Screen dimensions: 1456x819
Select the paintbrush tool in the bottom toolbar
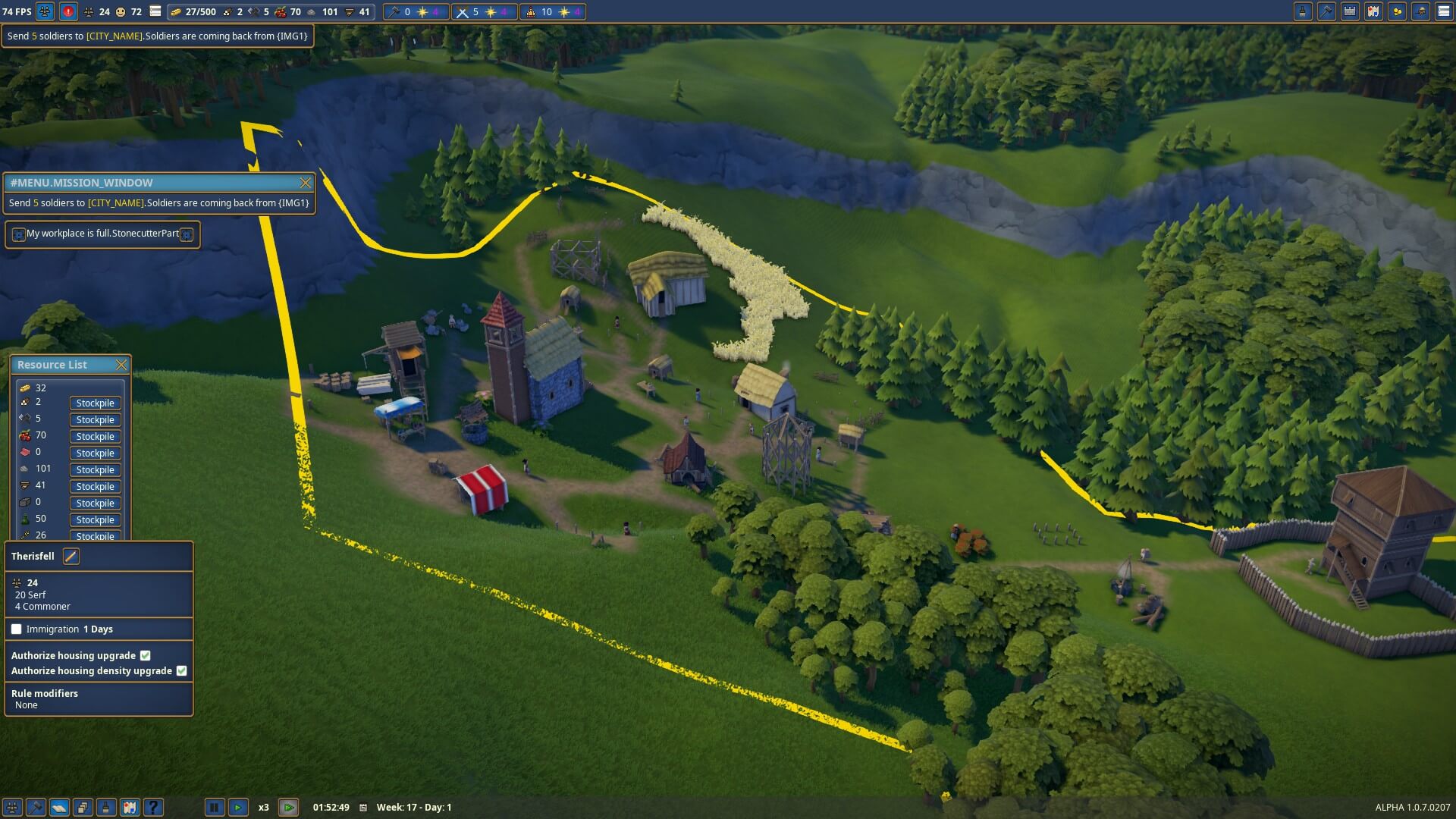106,808
